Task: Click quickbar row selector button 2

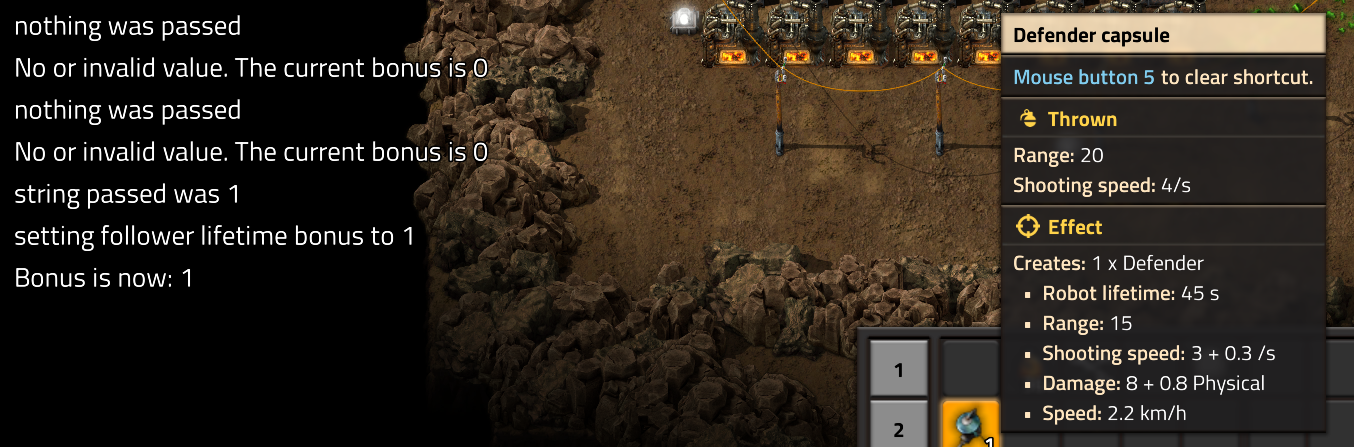Action: [x=898, y=427]
